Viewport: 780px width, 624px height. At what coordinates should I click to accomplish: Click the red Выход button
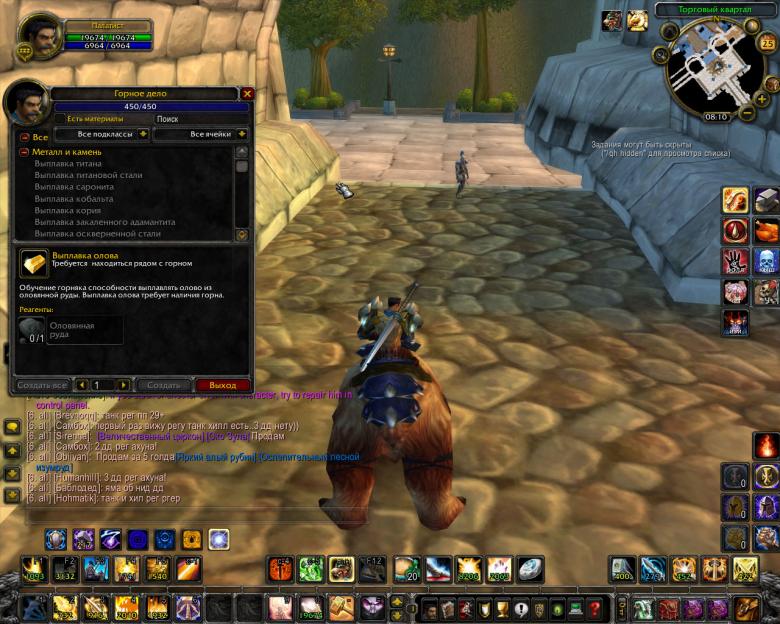coord(222,385)
